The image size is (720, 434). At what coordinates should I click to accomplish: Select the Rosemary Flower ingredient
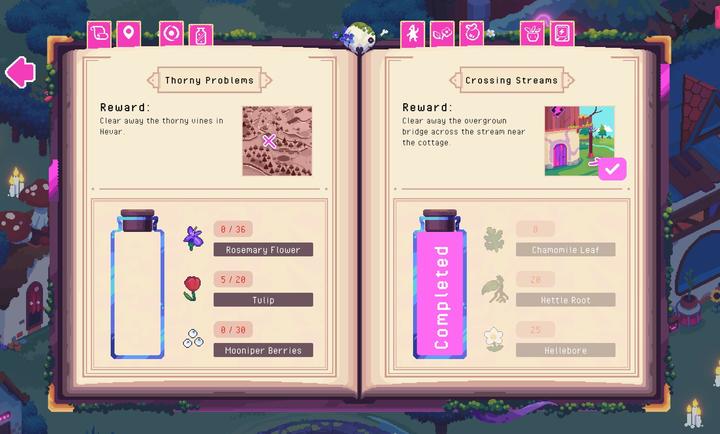click(263, 249)
